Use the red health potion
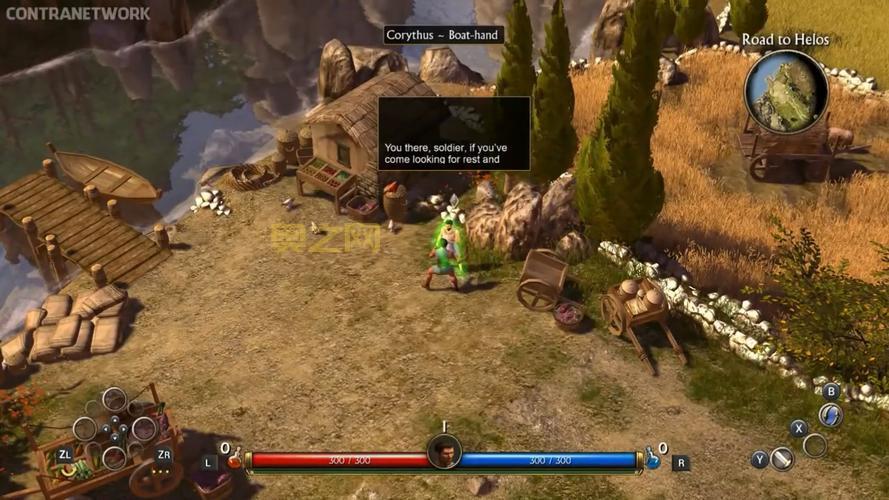 pos(236,460)
